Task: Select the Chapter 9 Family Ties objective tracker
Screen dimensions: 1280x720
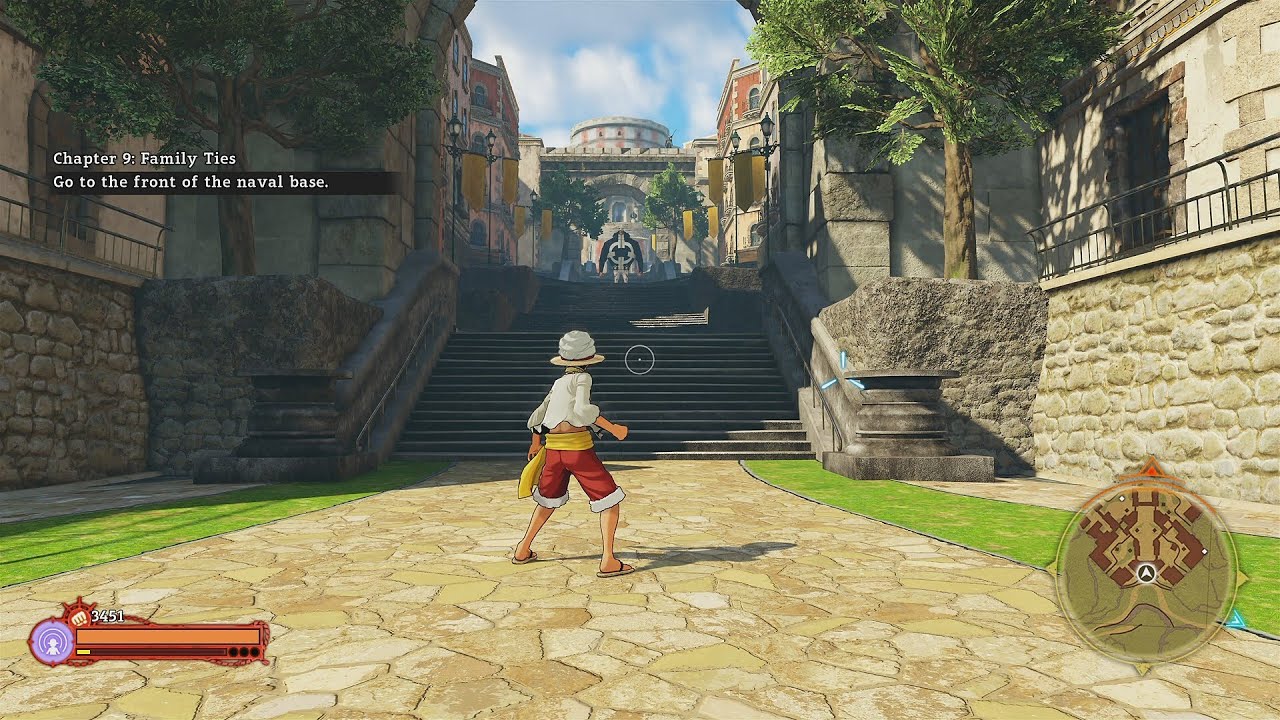Action: [191, 170]
